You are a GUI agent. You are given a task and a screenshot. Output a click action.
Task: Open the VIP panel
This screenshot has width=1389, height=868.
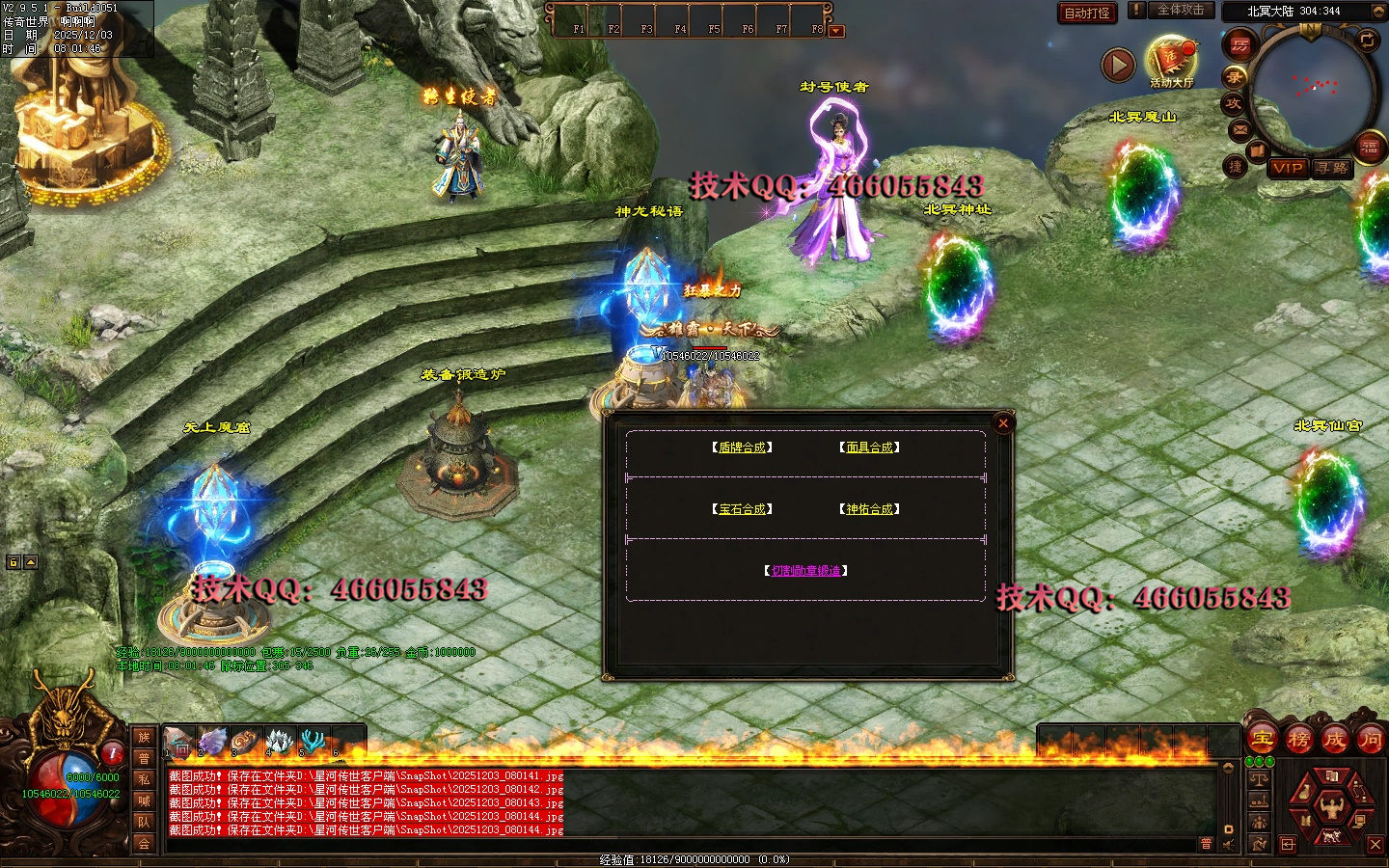[x=1288, y=168]
